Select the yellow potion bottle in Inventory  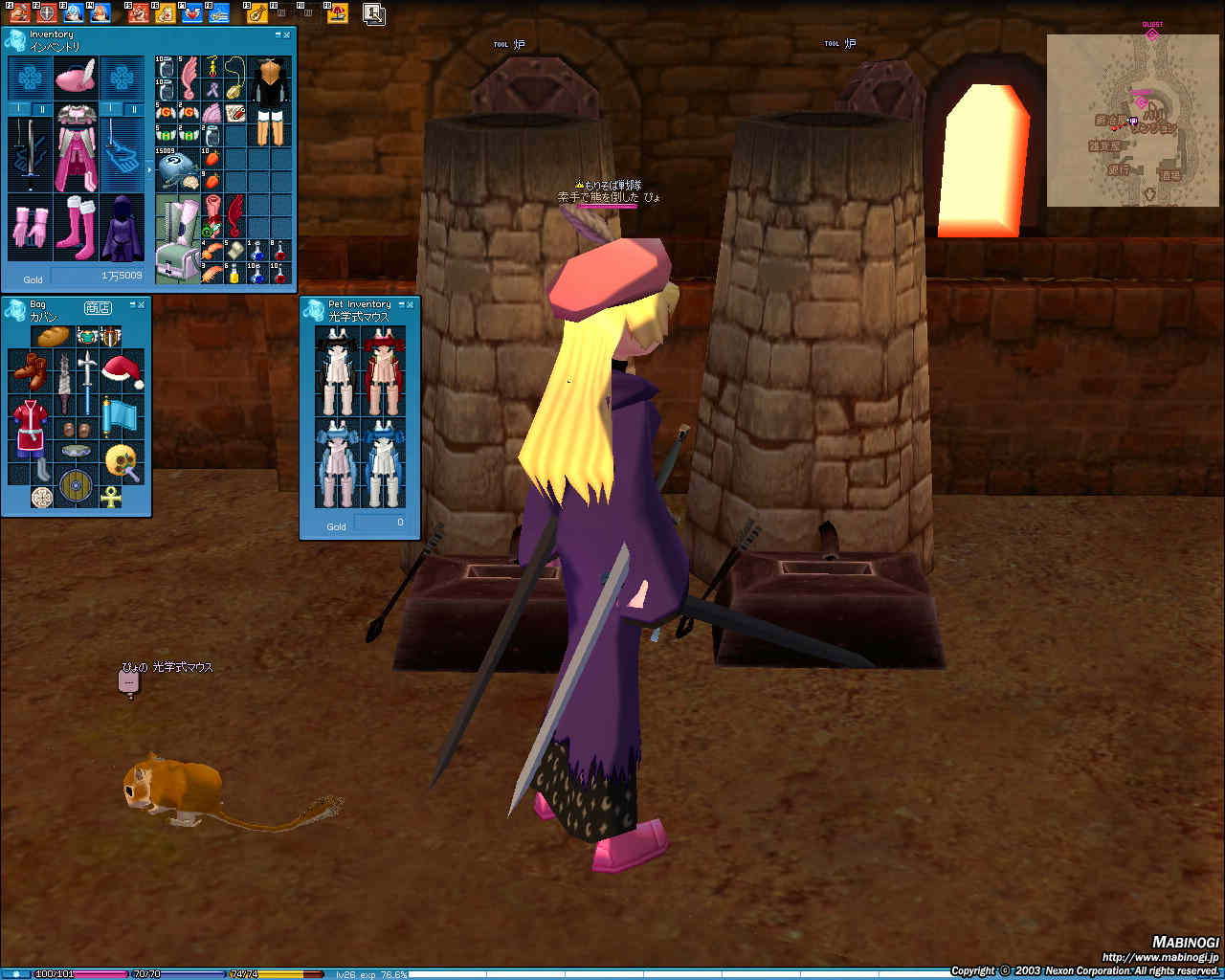tap(234, 275)
